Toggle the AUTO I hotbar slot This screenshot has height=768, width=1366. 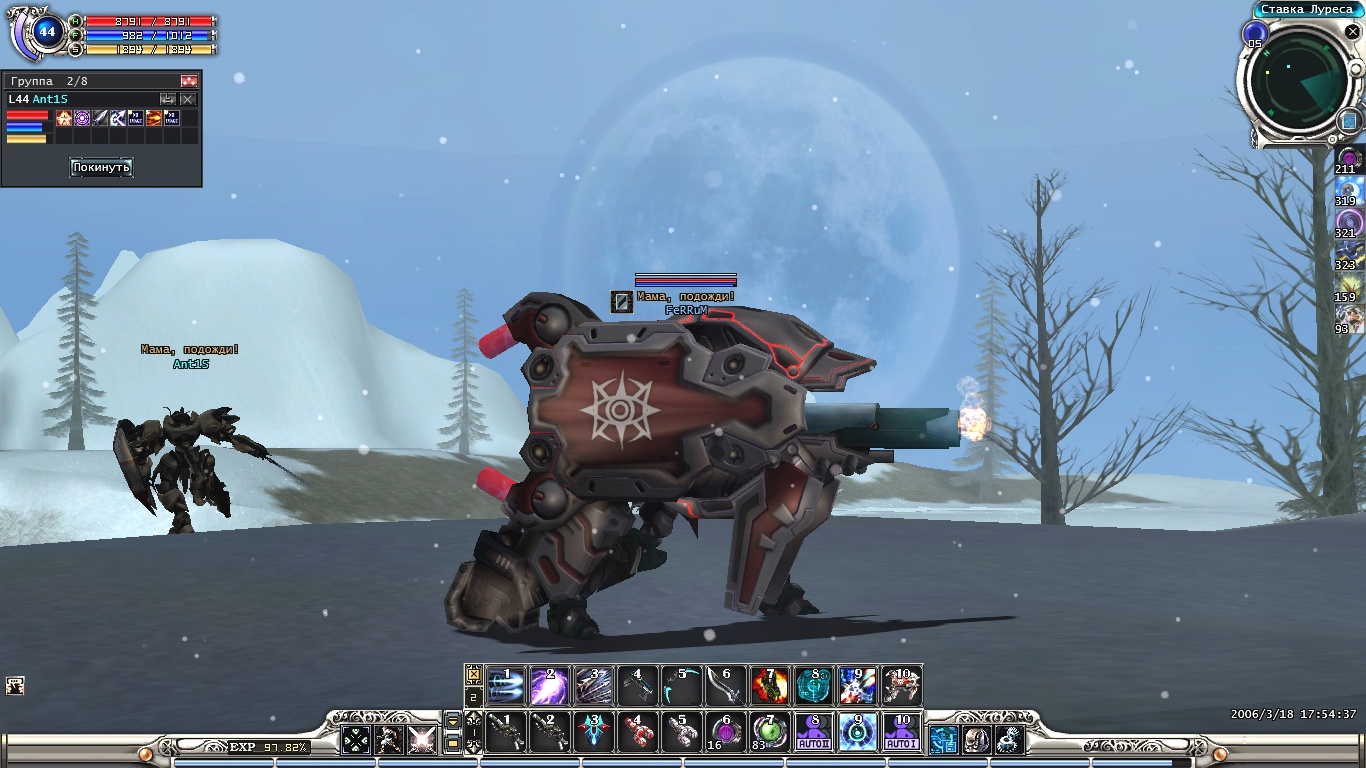[x=901, y=733]
